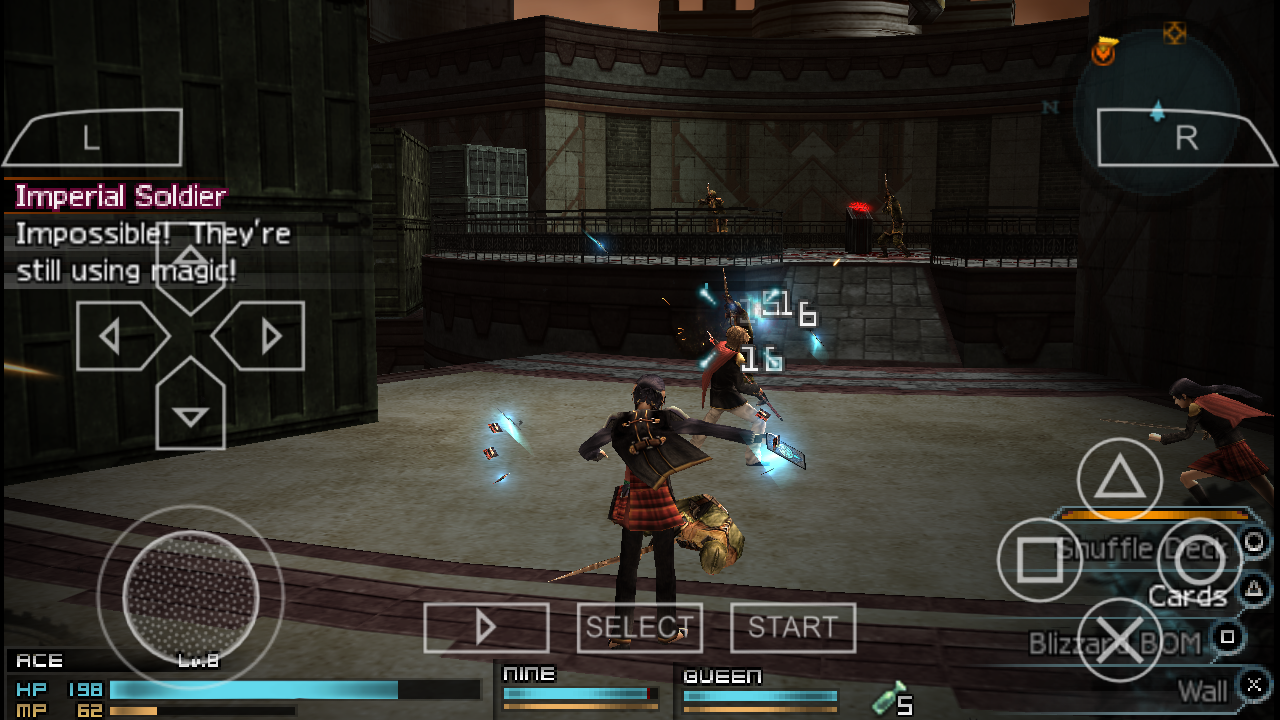
Task: Select the Cards command
Action: point(1187,596)
